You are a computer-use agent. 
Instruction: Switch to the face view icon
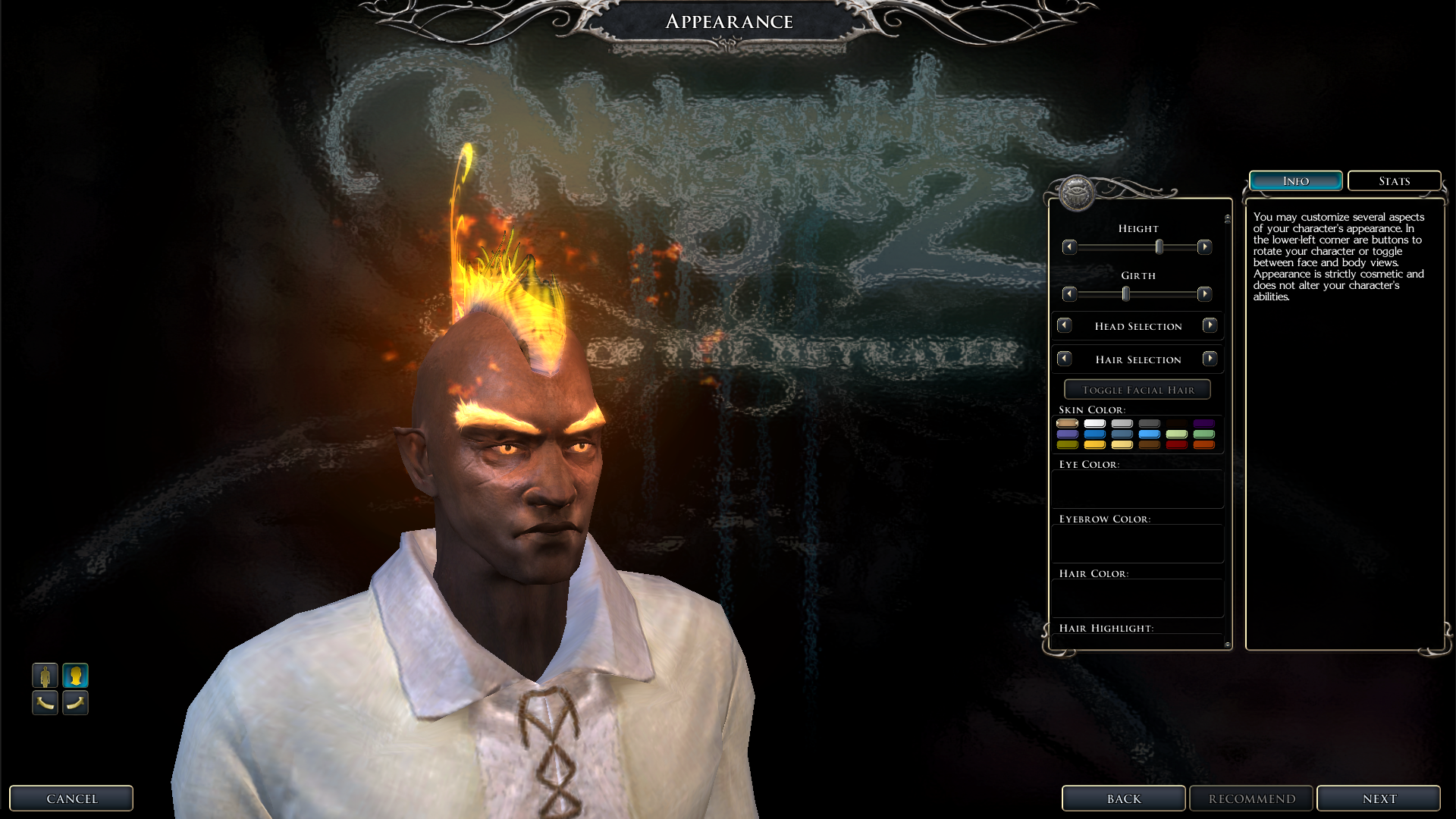click(75, 675)
